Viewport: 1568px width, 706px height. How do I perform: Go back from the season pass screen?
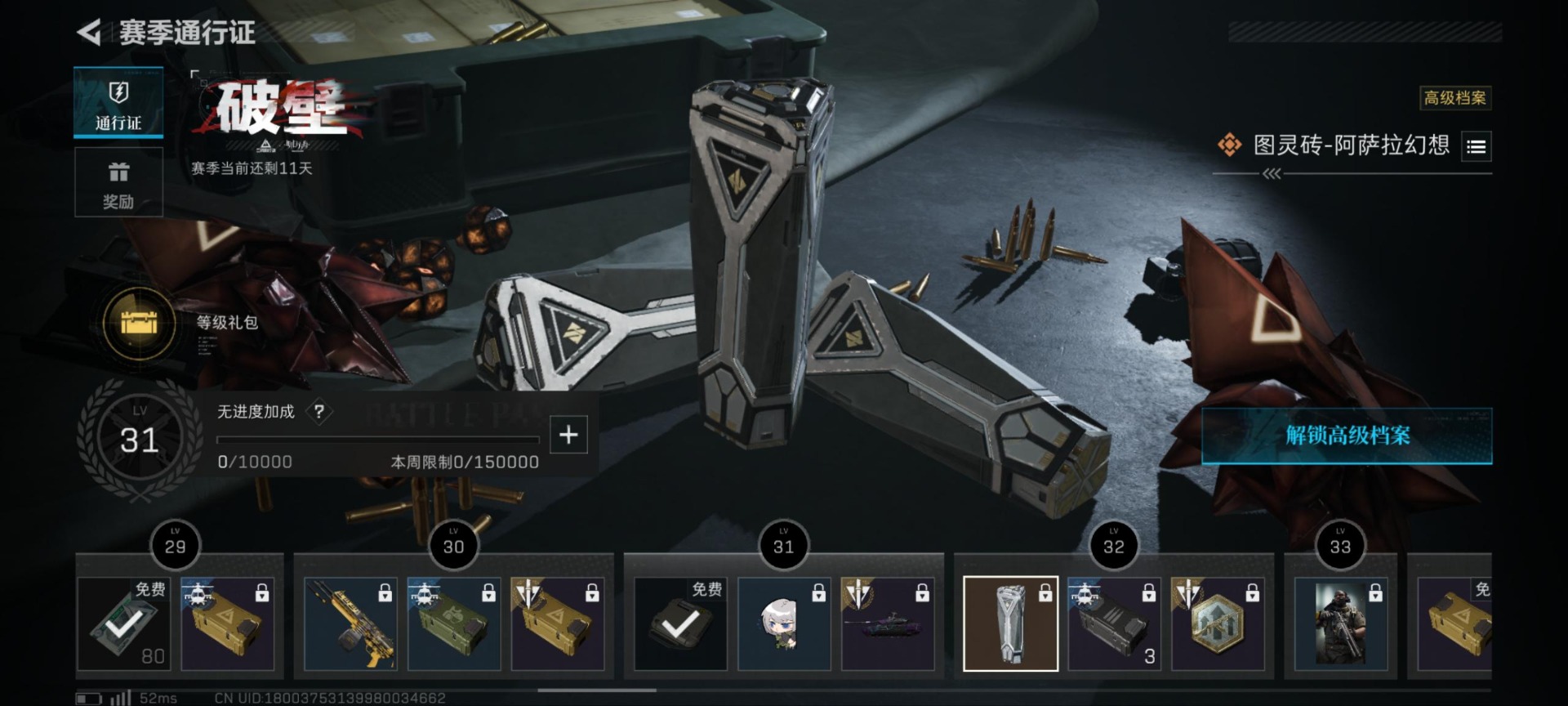coord(90,33)
